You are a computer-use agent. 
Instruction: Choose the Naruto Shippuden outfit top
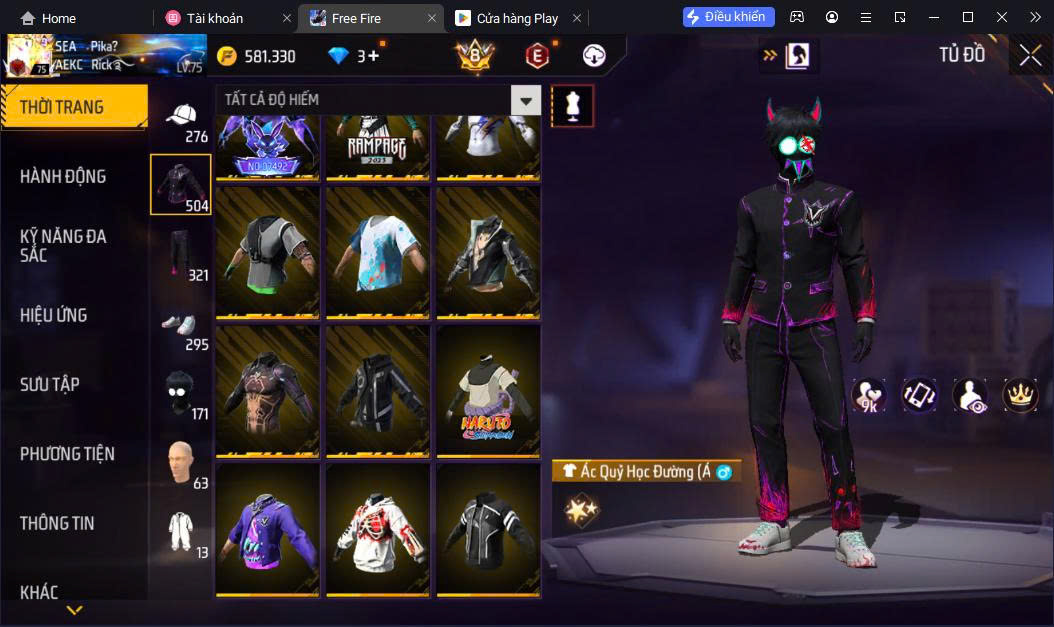click(488, 391)
